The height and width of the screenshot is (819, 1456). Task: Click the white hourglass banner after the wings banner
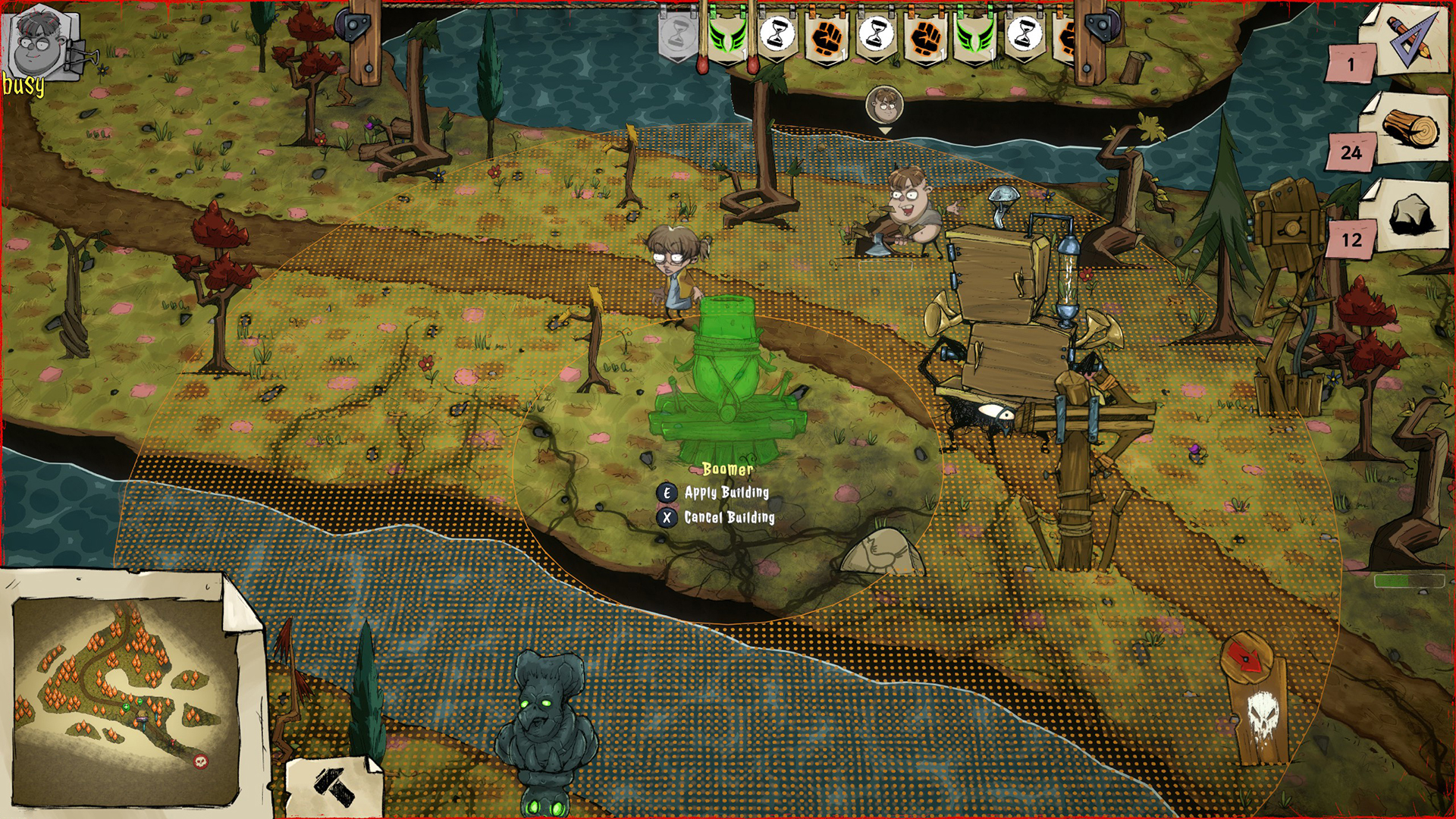click(x=777, y=34)
